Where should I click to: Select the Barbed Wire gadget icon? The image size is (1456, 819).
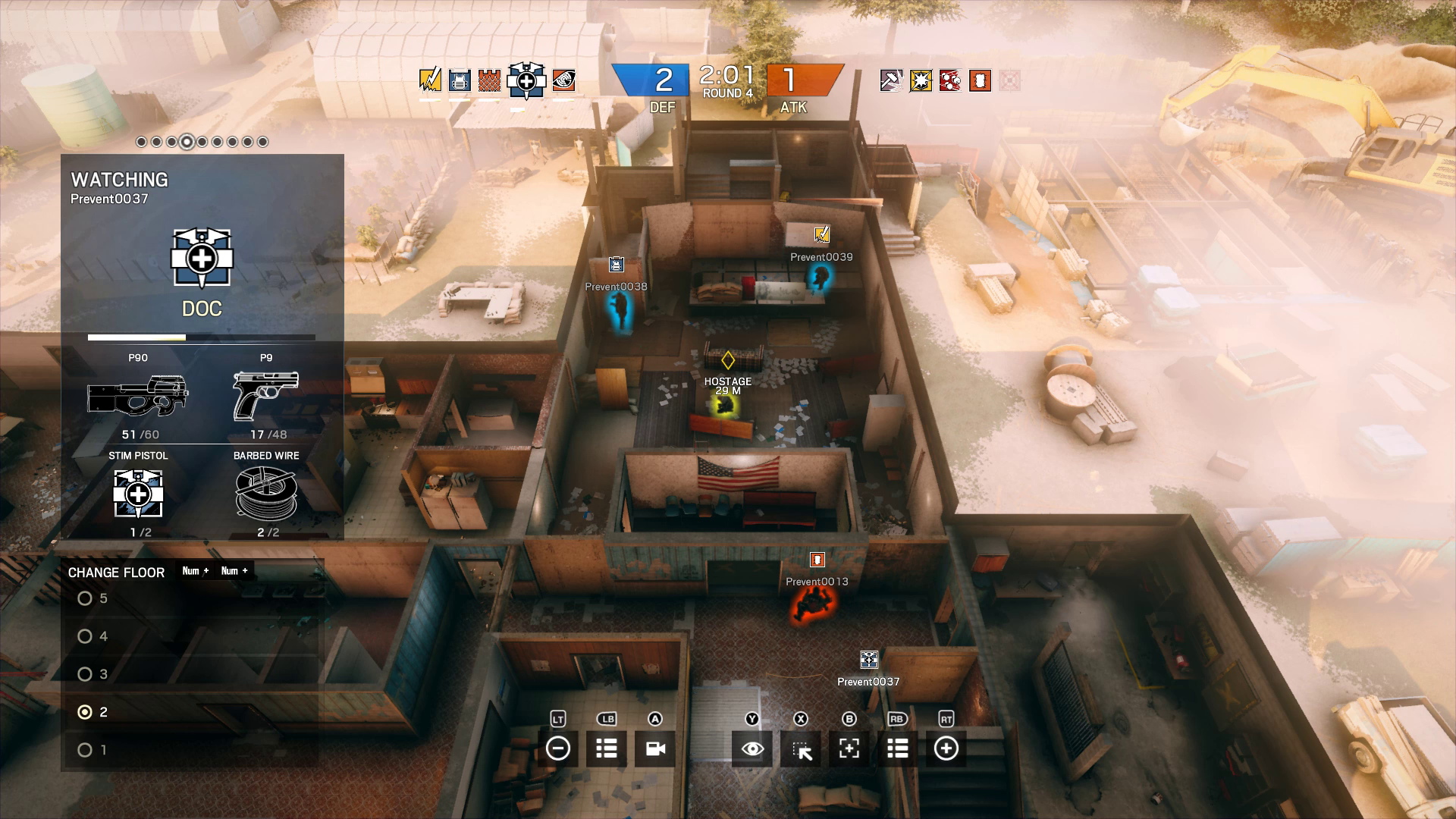point(267,494)
